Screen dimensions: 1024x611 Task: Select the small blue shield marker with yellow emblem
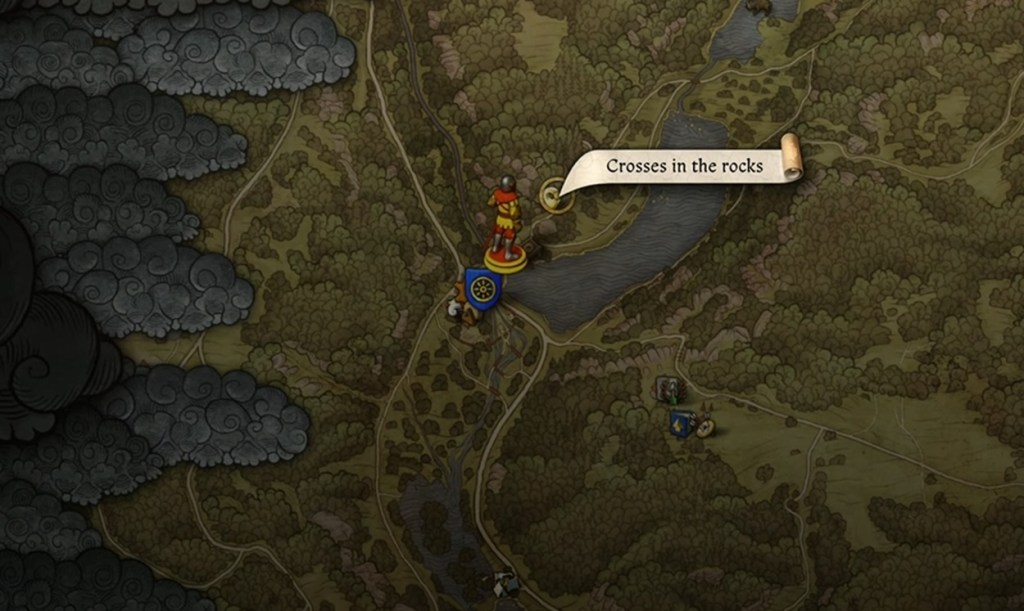pyautogui.click(x=682, y=424)
